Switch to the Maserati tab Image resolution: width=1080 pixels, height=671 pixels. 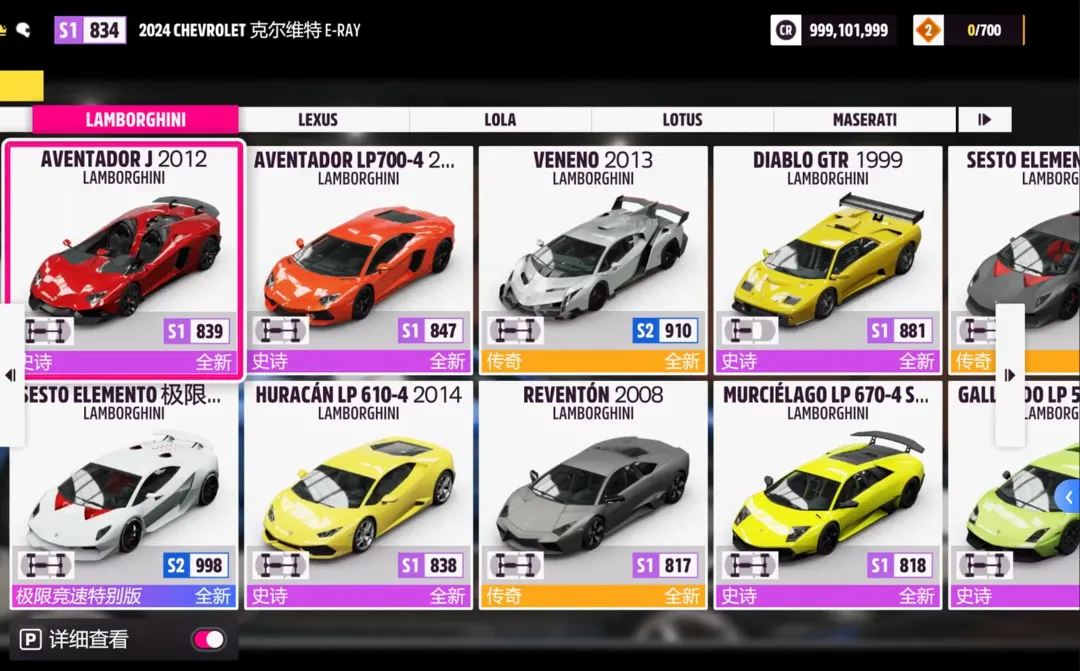[864, 120]
